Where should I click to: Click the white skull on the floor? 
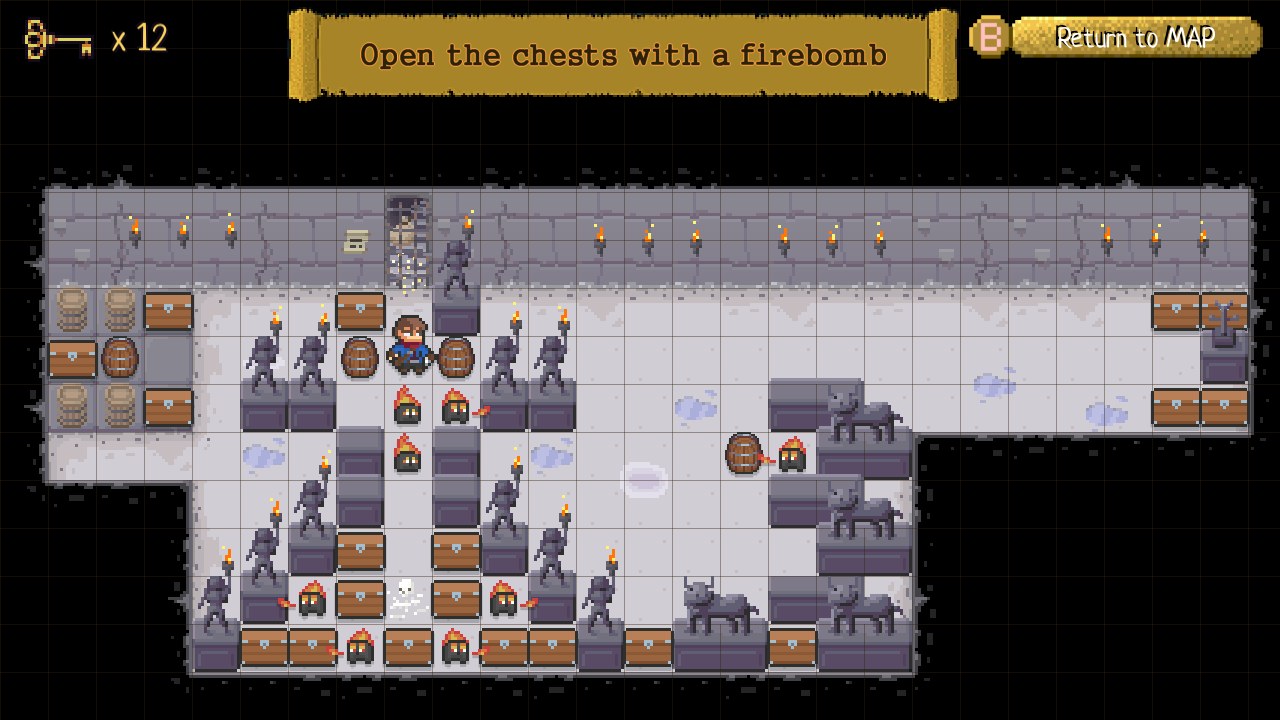tap(407, 594)
